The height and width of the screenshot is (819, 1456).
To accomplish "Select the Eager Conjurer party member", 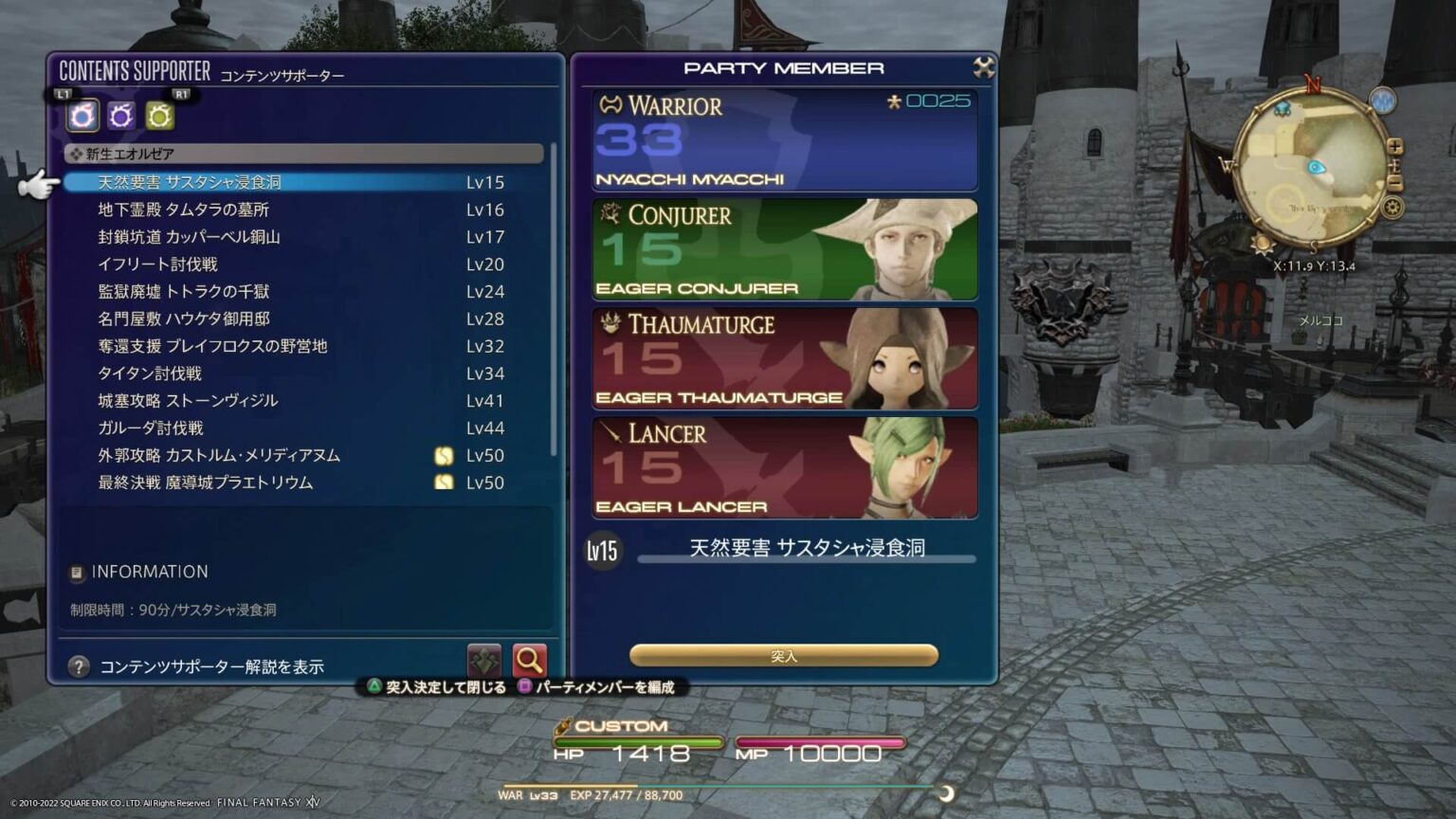I will pos(785,249).
